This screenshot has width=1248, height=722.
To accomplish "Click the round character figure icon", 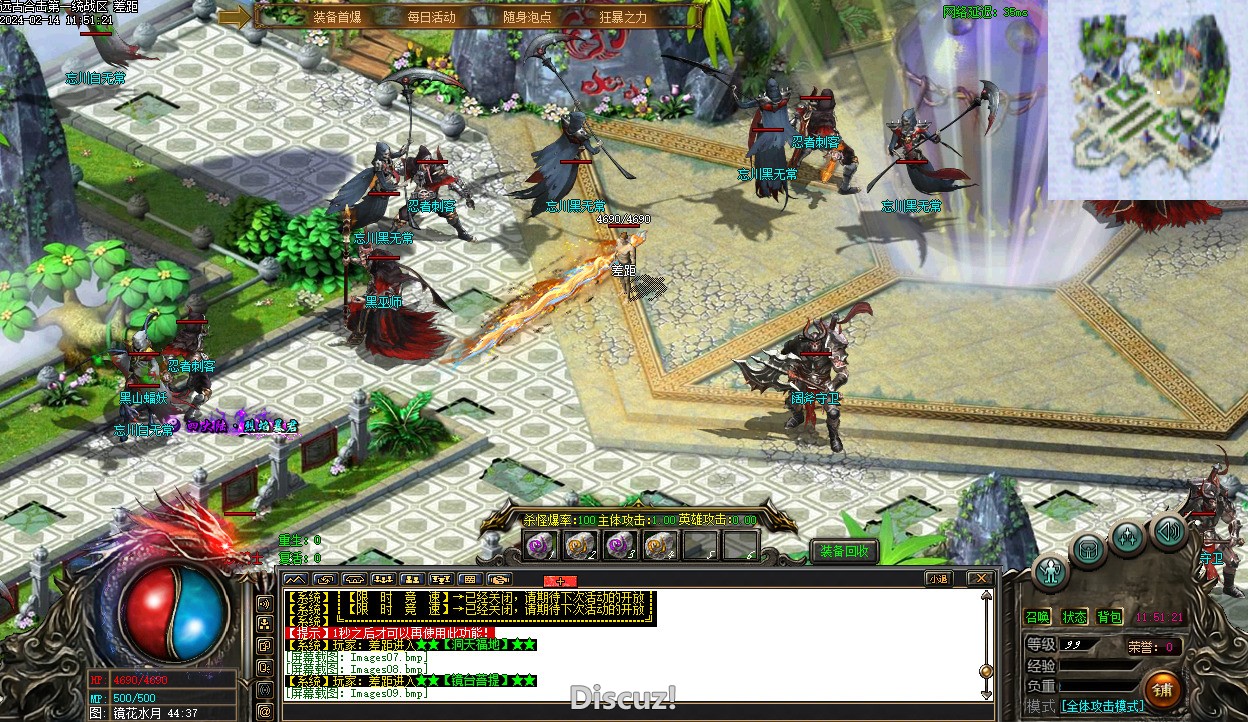I will tap(1051, 572).
